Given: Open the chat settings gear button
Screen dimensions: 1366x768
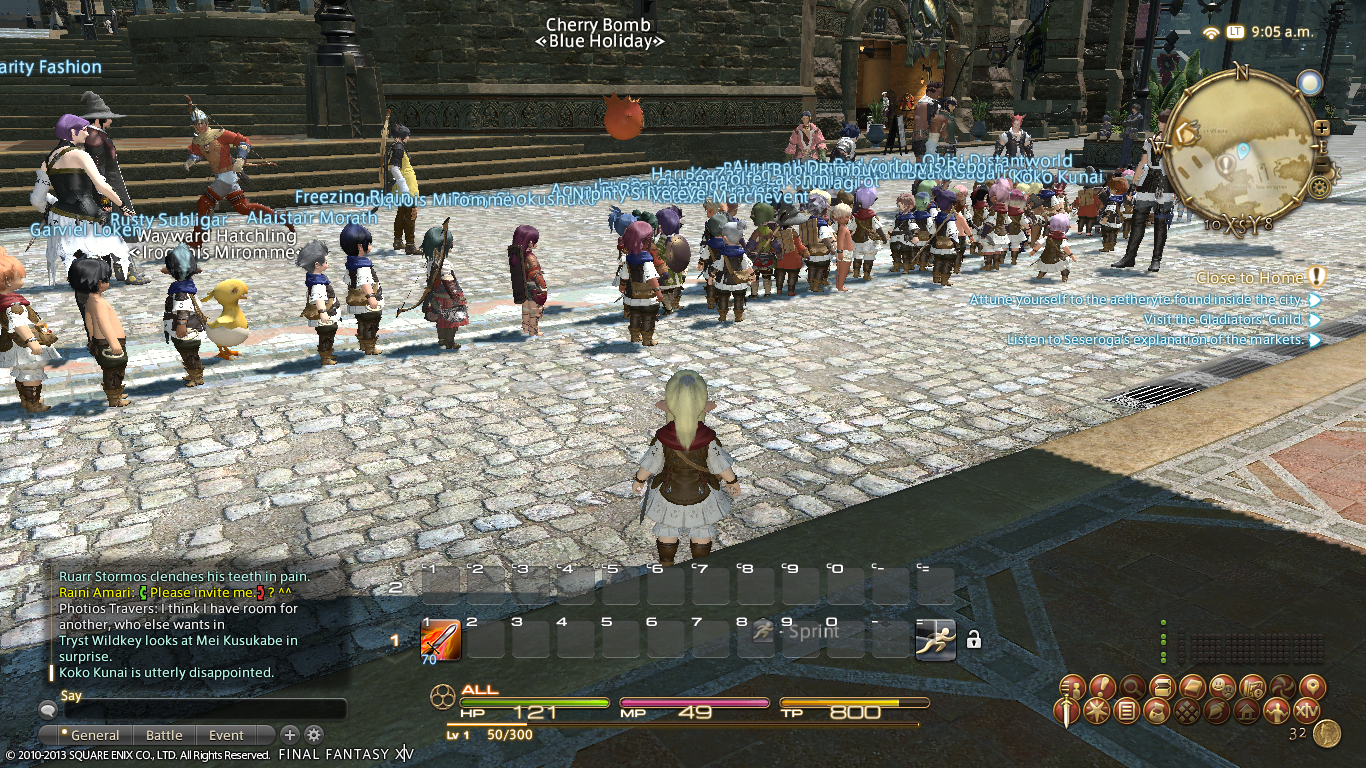Looking at the screenshot, I should click(313, 734).
